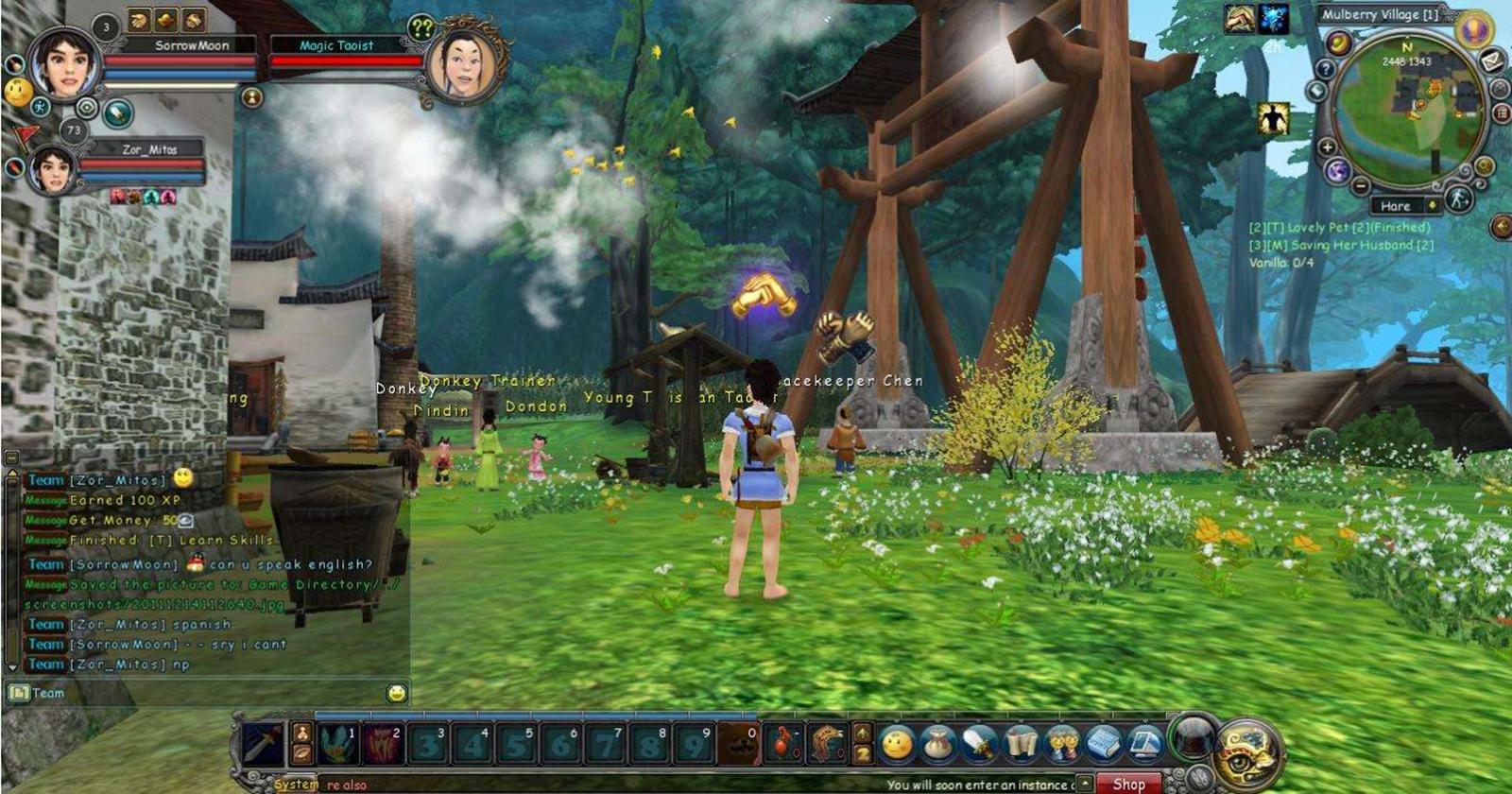The width and height of the screenshot is (1512, 794).
Task: Open the money bag inventory icon
Action: tap(938, 744)
